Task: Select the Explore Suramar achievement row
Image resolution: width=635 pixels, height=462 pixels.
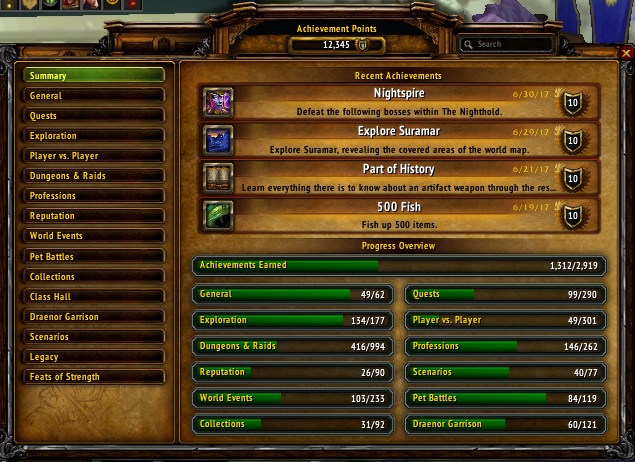Action: click(x=398, y=139)
